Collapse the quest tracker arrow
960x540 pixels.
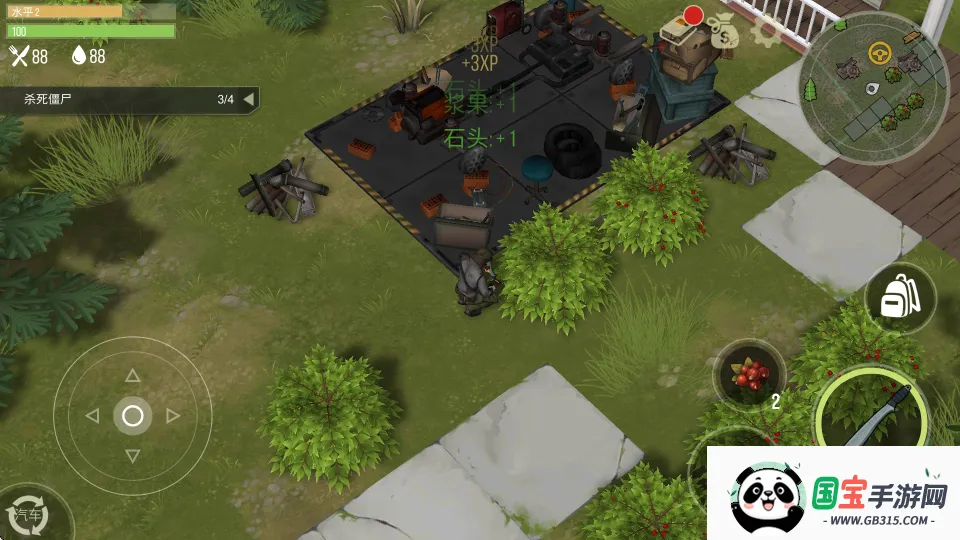pyautogui.click(x=248, y=99)
